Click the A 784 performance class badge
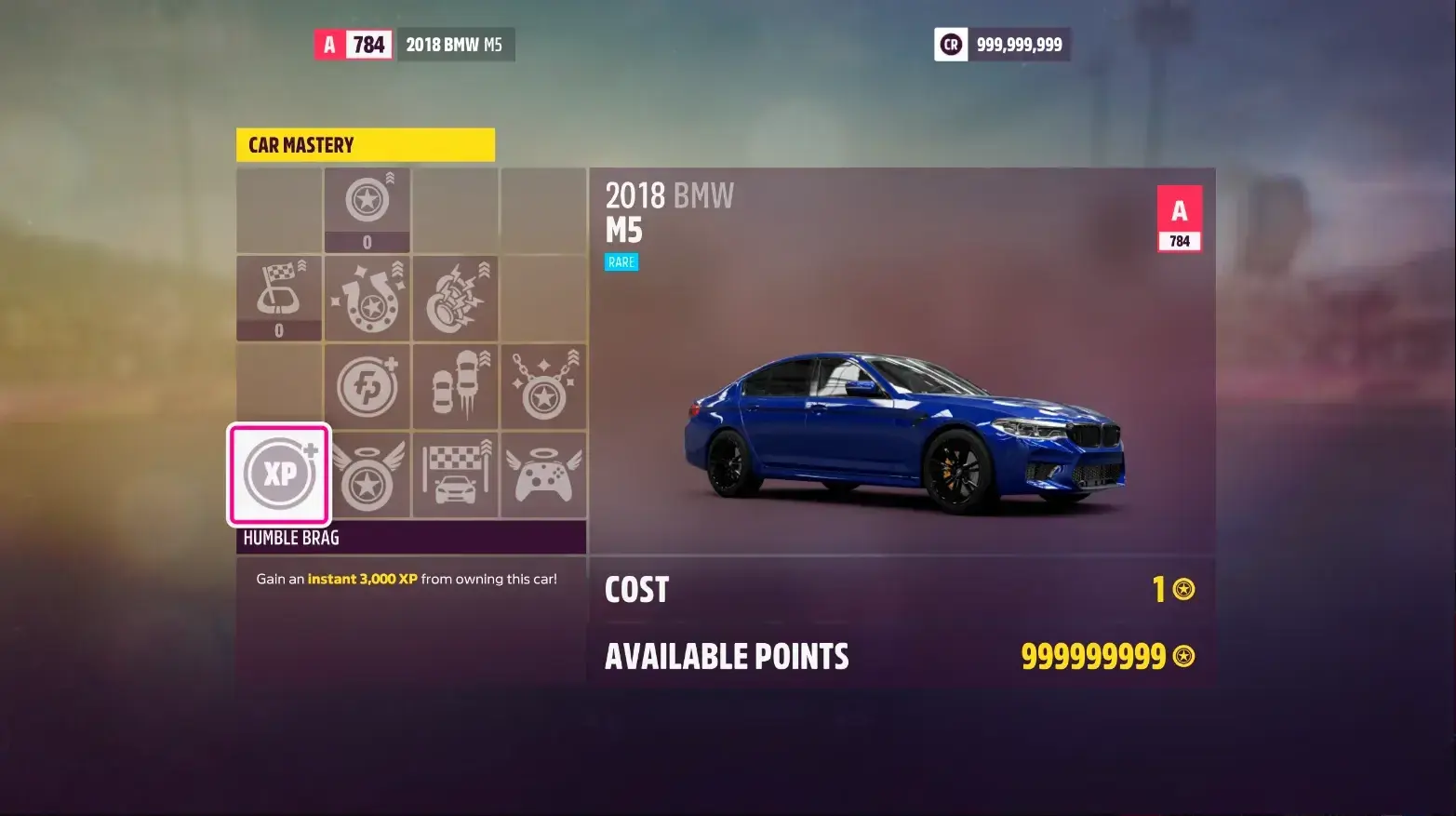The width and height of the screenshot is (1456, 816). tap(1179, 217)
